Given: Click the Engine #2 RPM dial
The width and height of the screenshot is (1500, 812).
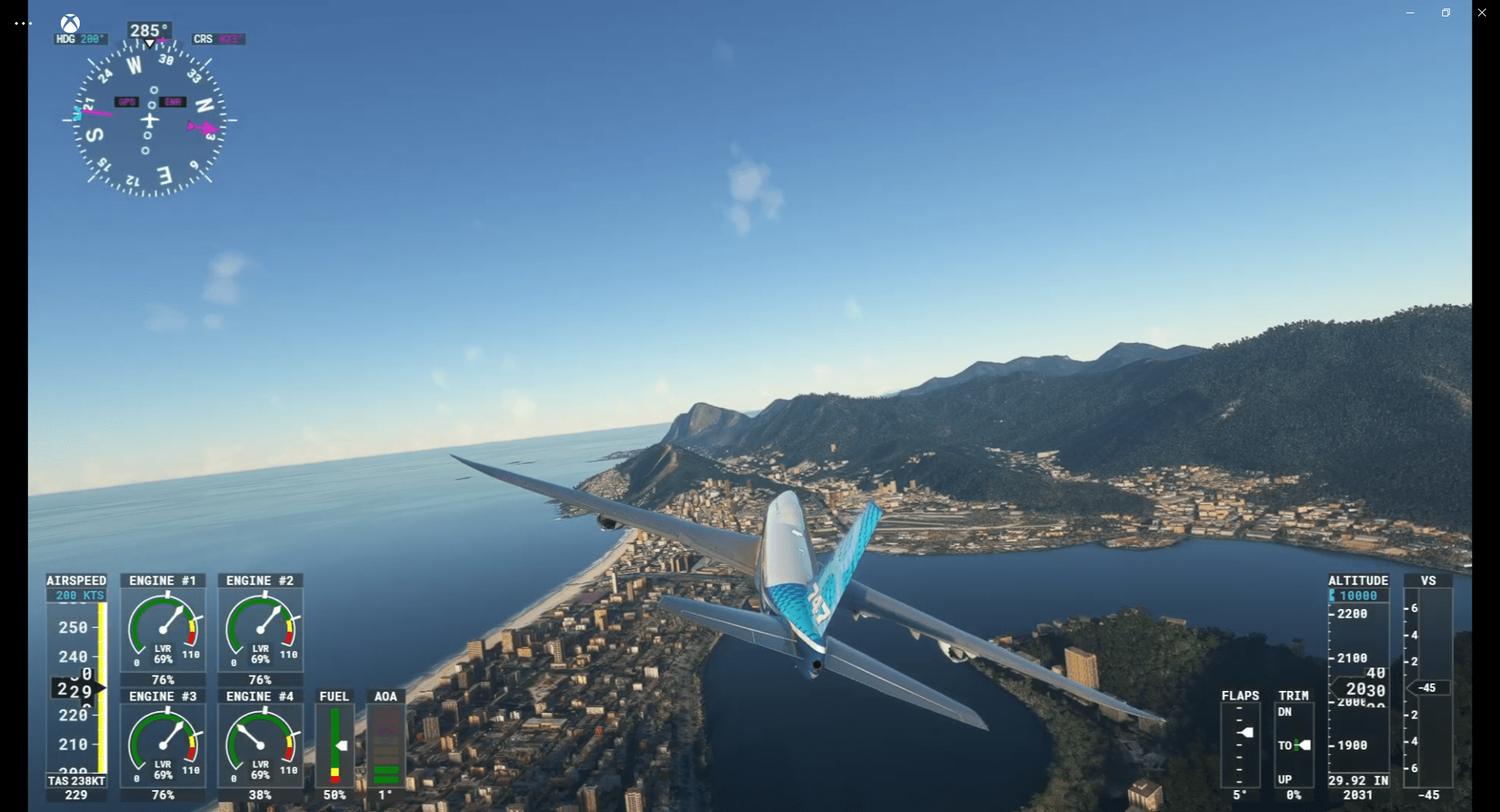Looking at the screenshot, I should [x=260, y=629].
